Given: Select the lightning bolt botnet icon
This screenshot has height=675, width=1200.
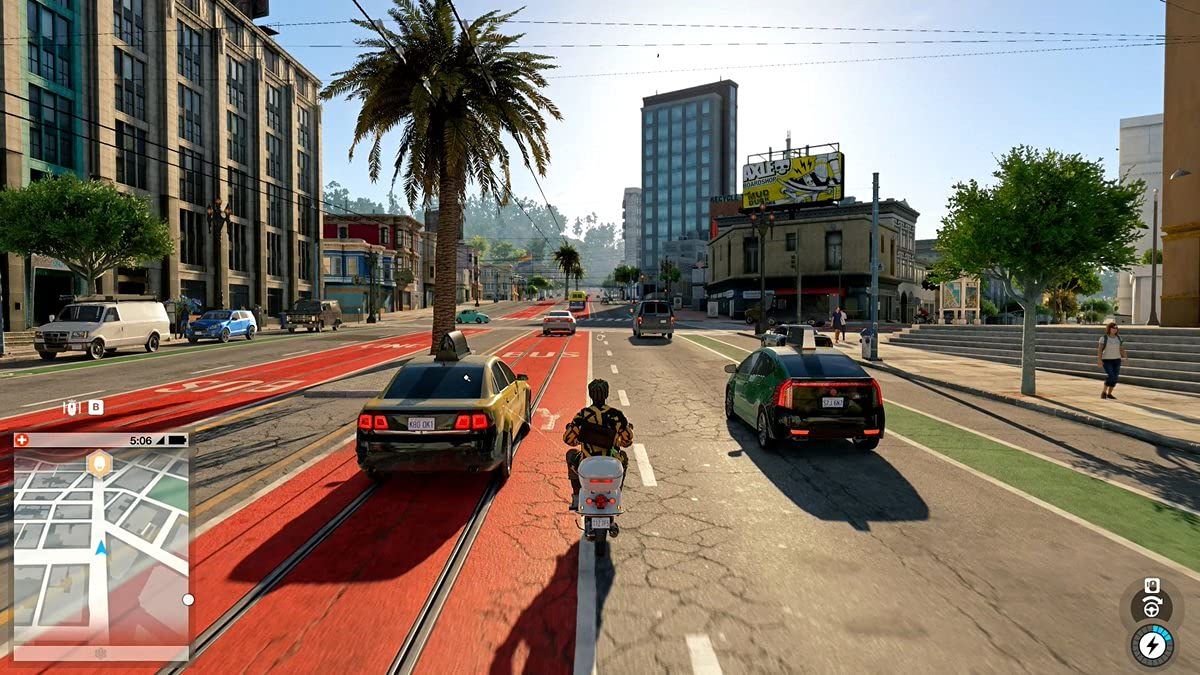Looking at the screenshot, I should [1152, 644].
